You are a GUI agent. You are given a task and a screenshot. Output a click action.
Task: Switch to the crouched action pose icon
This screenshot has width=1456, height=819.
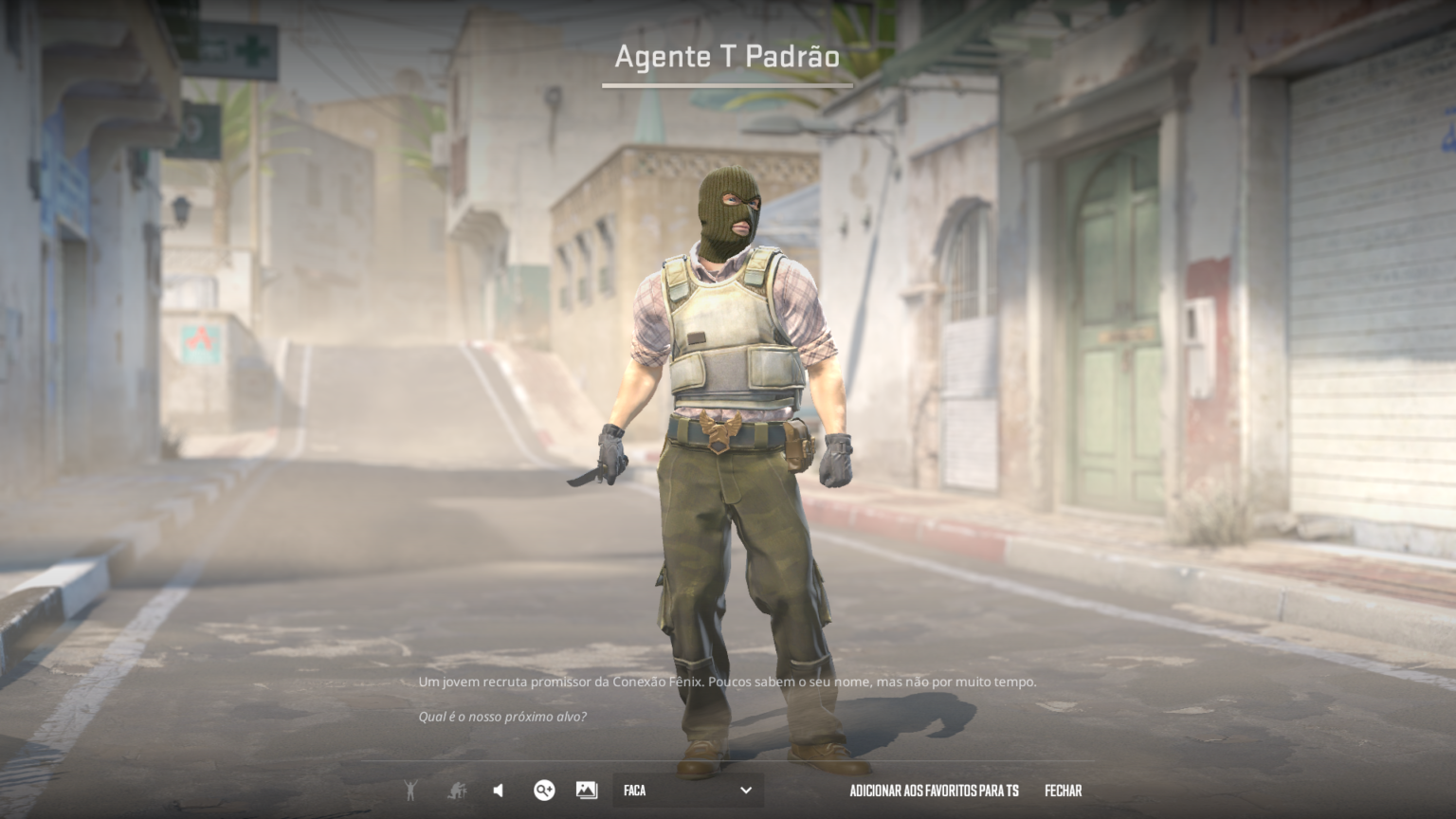(x=456, y=790)
